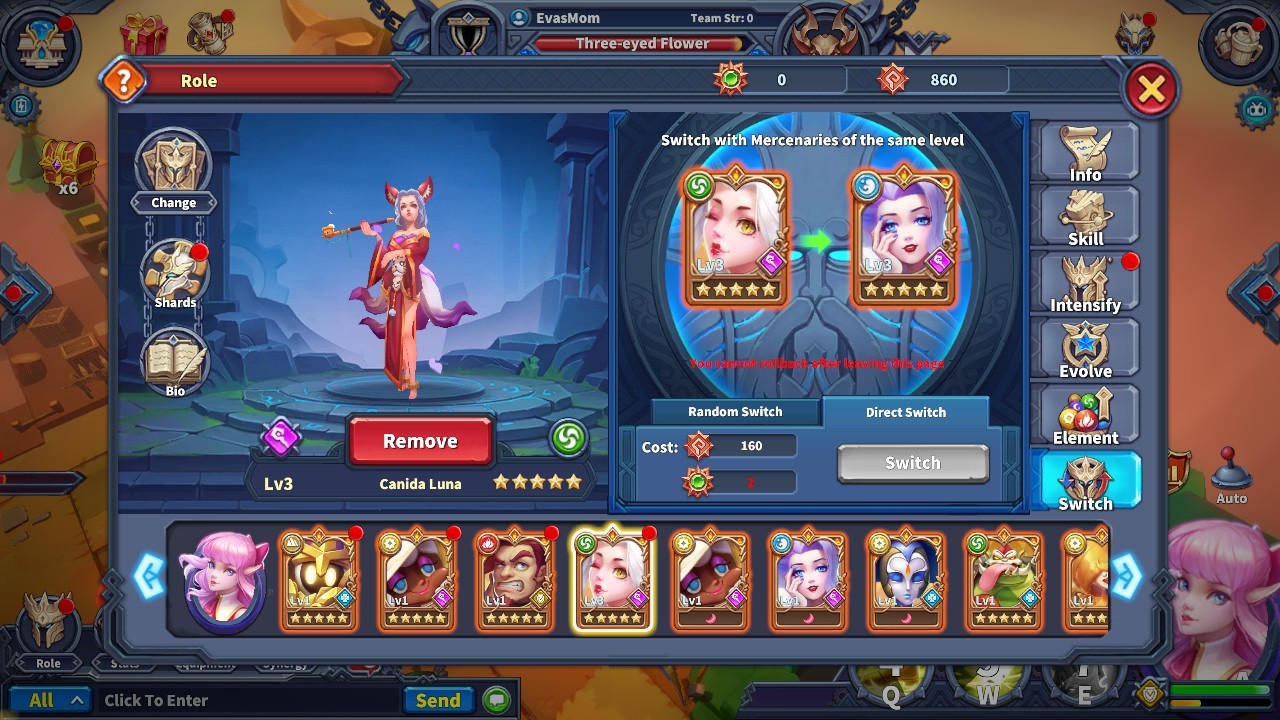Select the Shards icon on the left

click(173, 270)
